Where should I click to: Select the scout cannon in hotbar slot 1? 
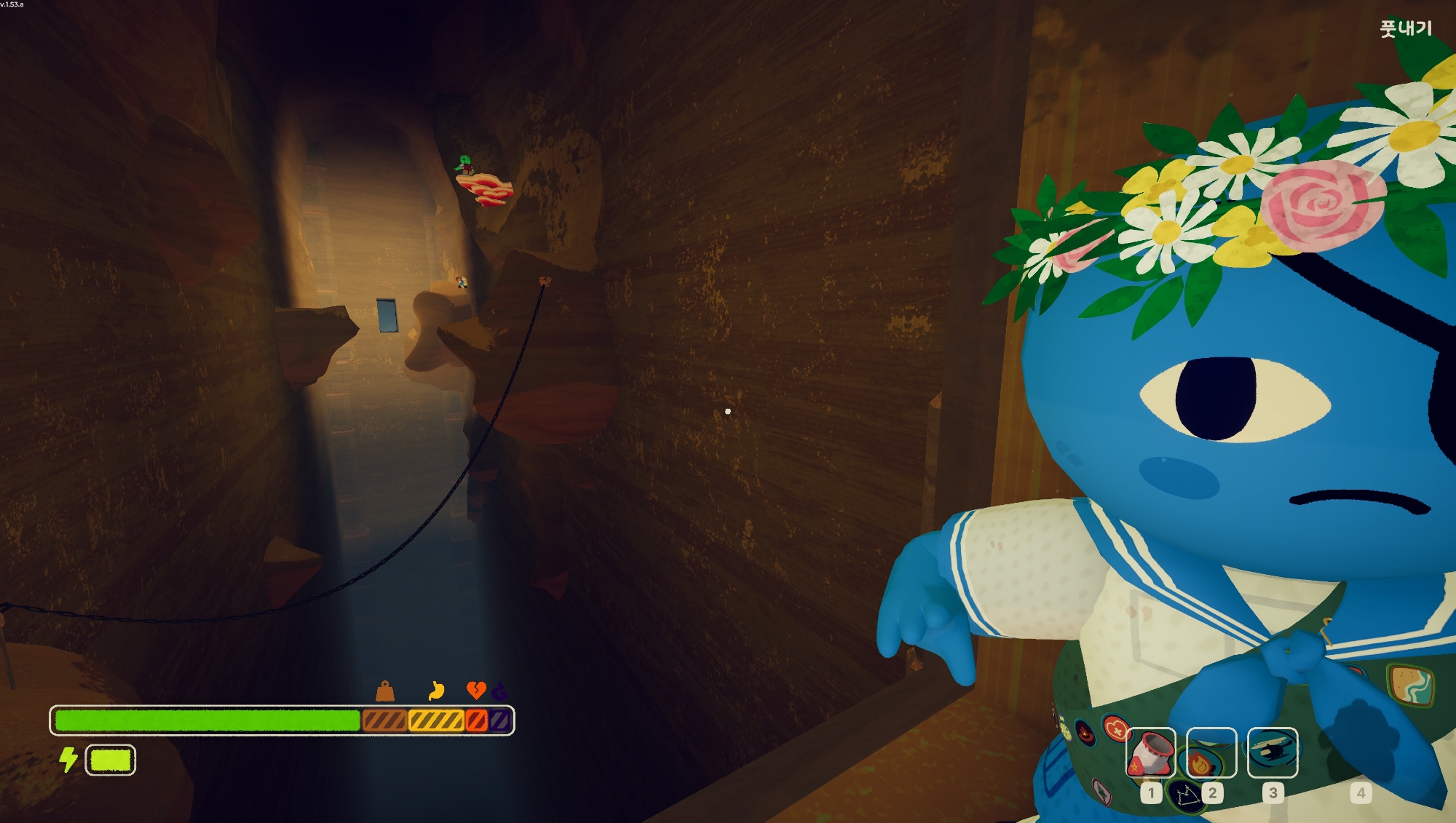click(1150, 753)
